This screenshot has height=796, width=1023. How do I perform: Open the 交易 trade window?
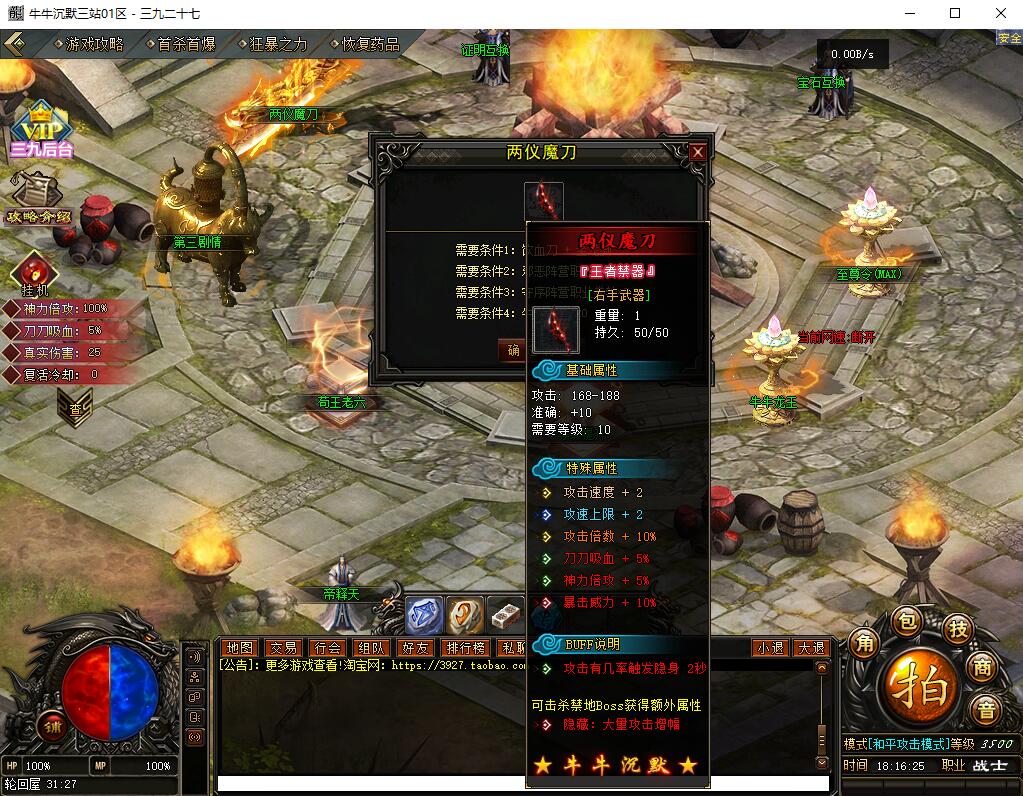pos(283,648)
